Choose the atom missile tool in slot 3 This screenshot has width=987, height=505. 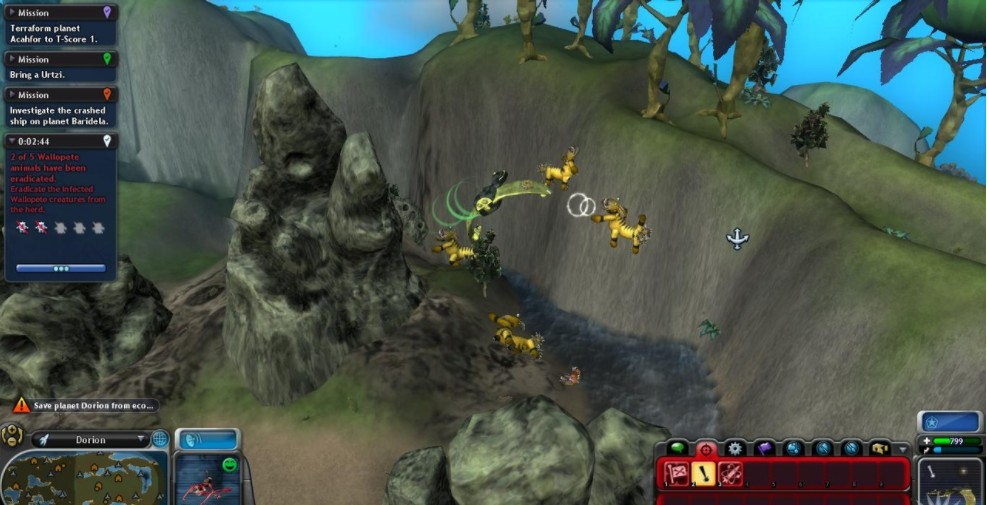point(729,474)
